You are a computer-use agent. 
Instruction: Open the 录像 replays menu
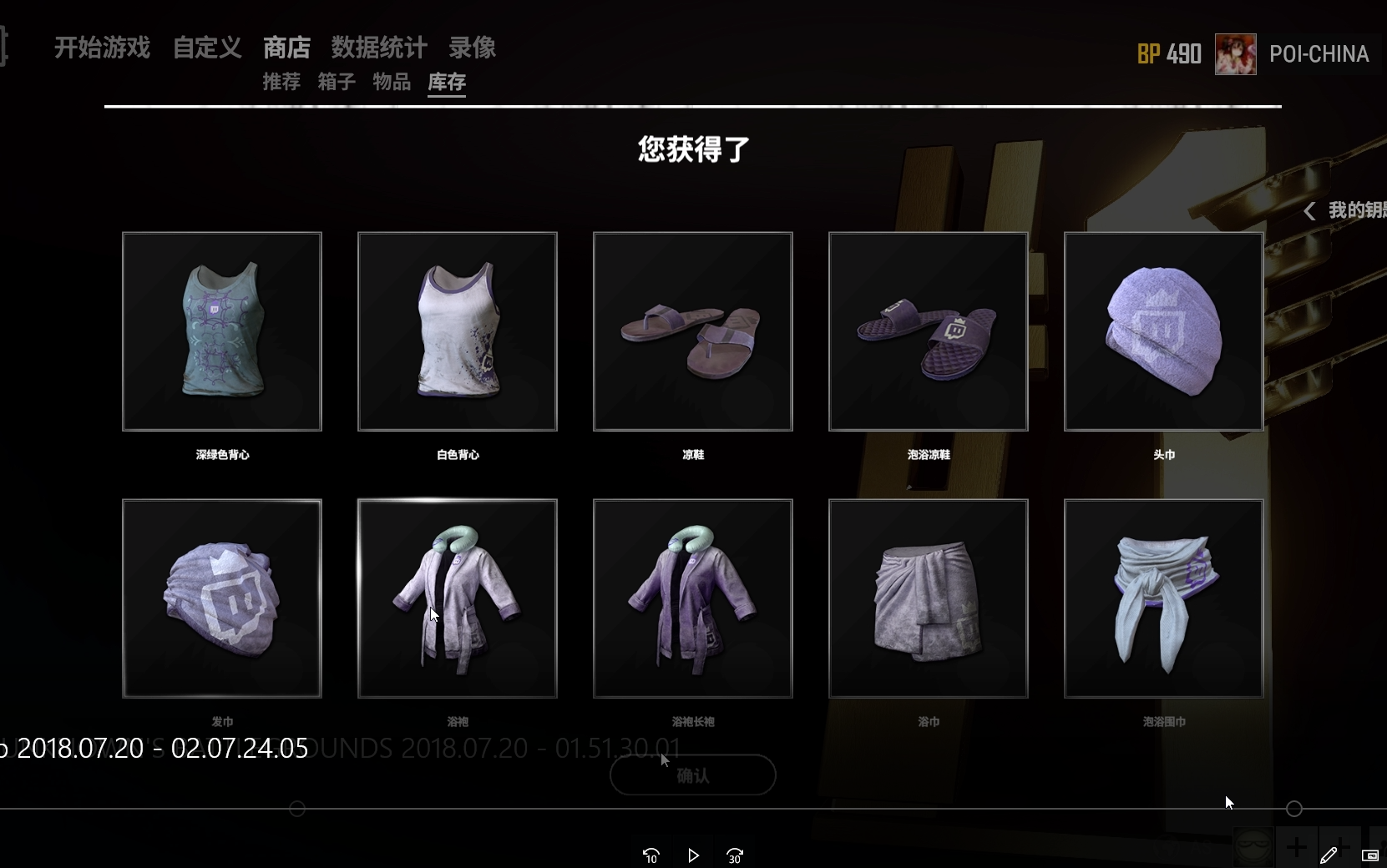(473, 48)
